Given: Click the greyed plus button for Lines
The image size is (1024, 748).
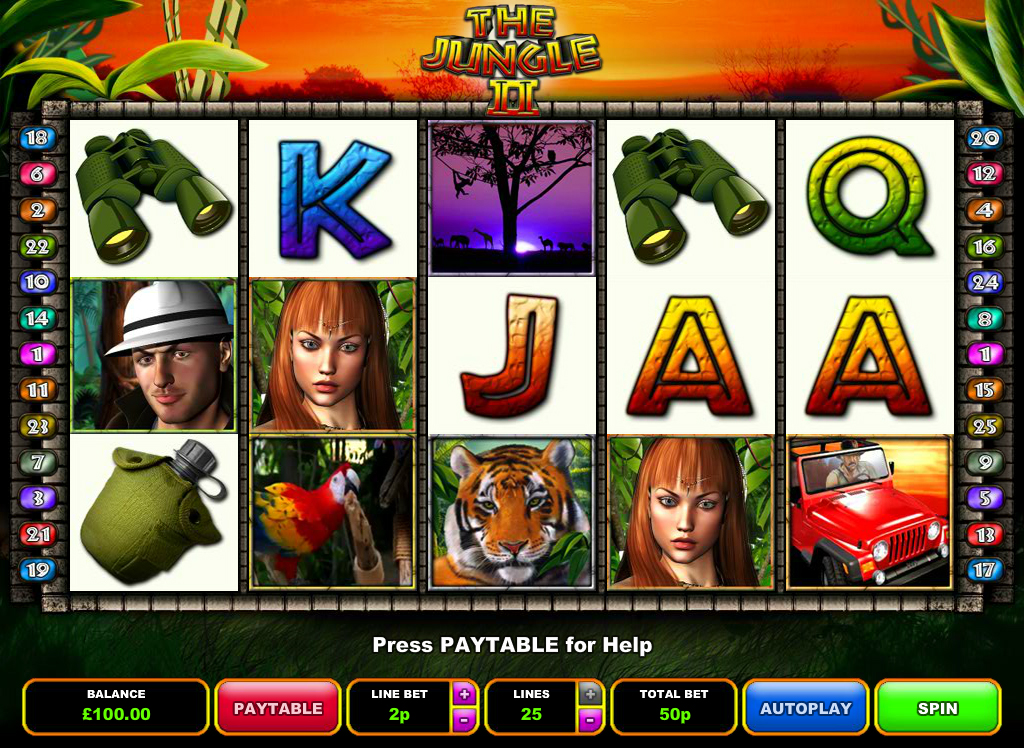Looking at the screenshot, I should tap(590, 693).
